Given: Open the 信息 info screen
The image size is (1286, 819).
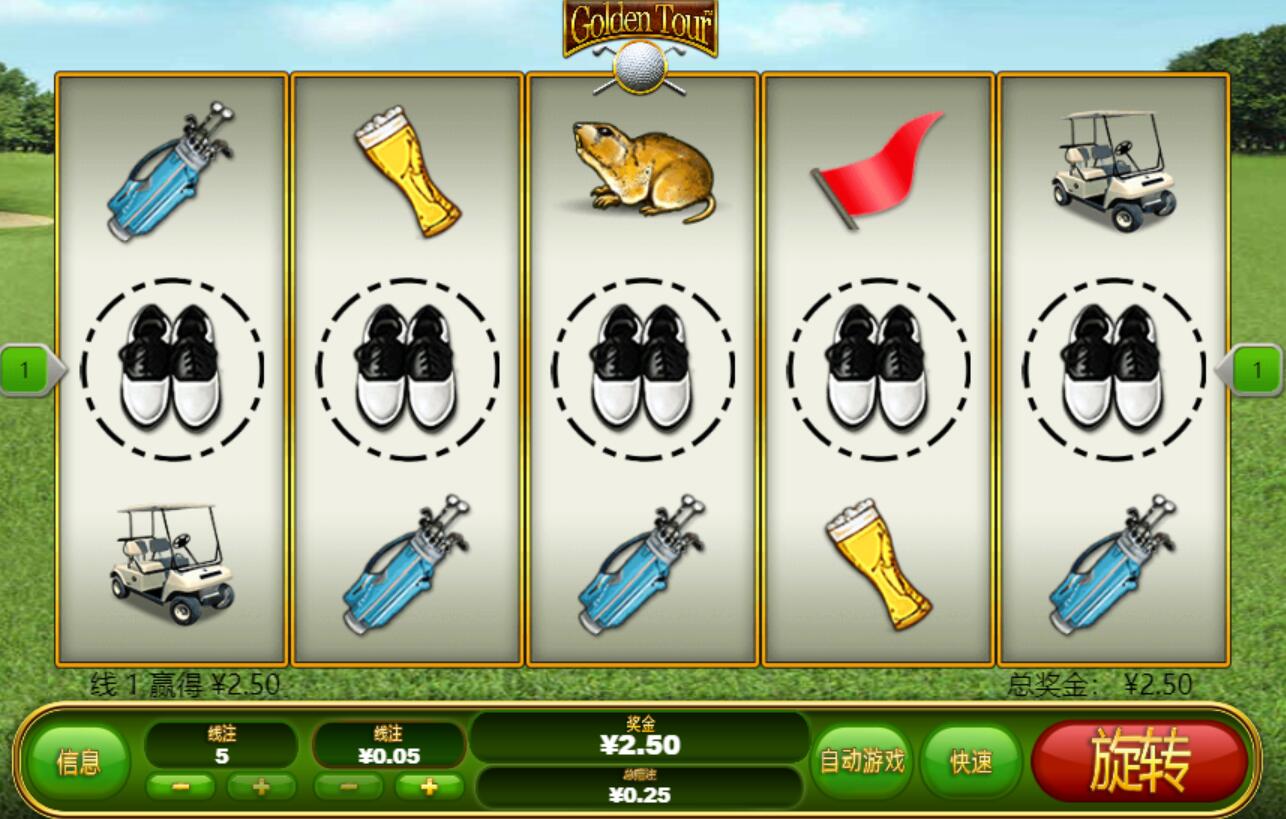Looking at the screenshot, I should pyautogui.click(x=78, y=763).
